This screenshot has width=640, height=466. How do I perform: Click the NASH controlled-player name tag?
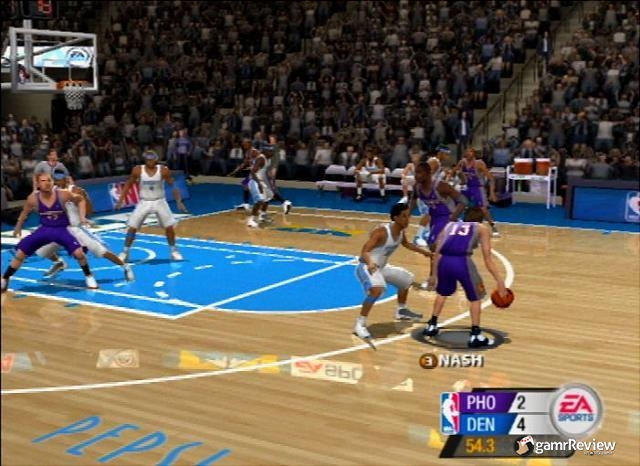pos(452,361)
